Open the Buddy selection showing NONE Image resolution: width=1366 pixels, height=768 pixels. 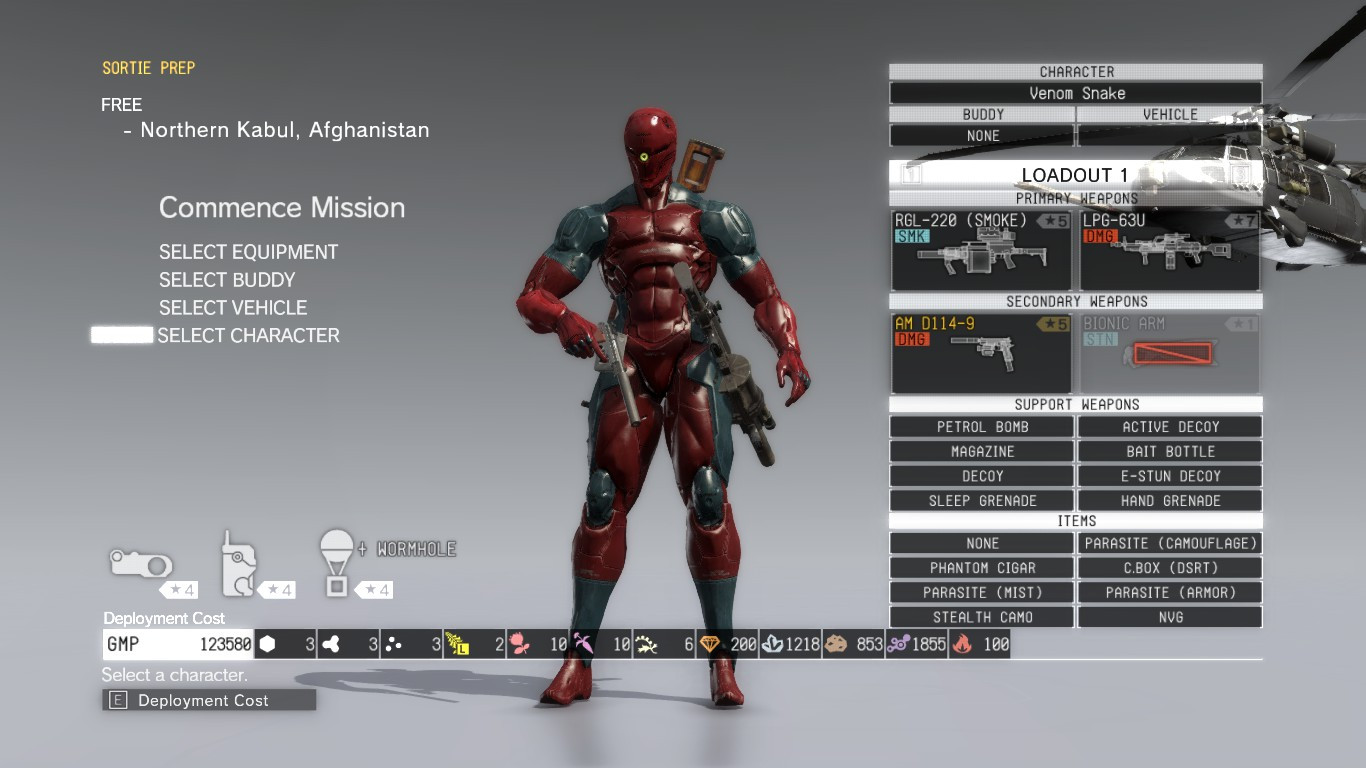[x=981, y=135]
